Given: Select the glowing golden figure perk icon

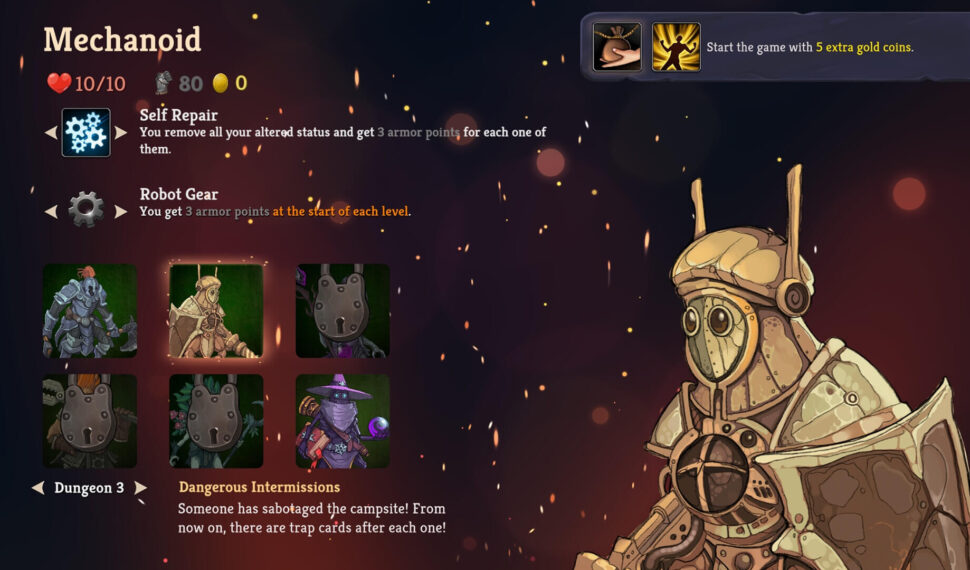Looking at the screenshot, I should (676, 47).
